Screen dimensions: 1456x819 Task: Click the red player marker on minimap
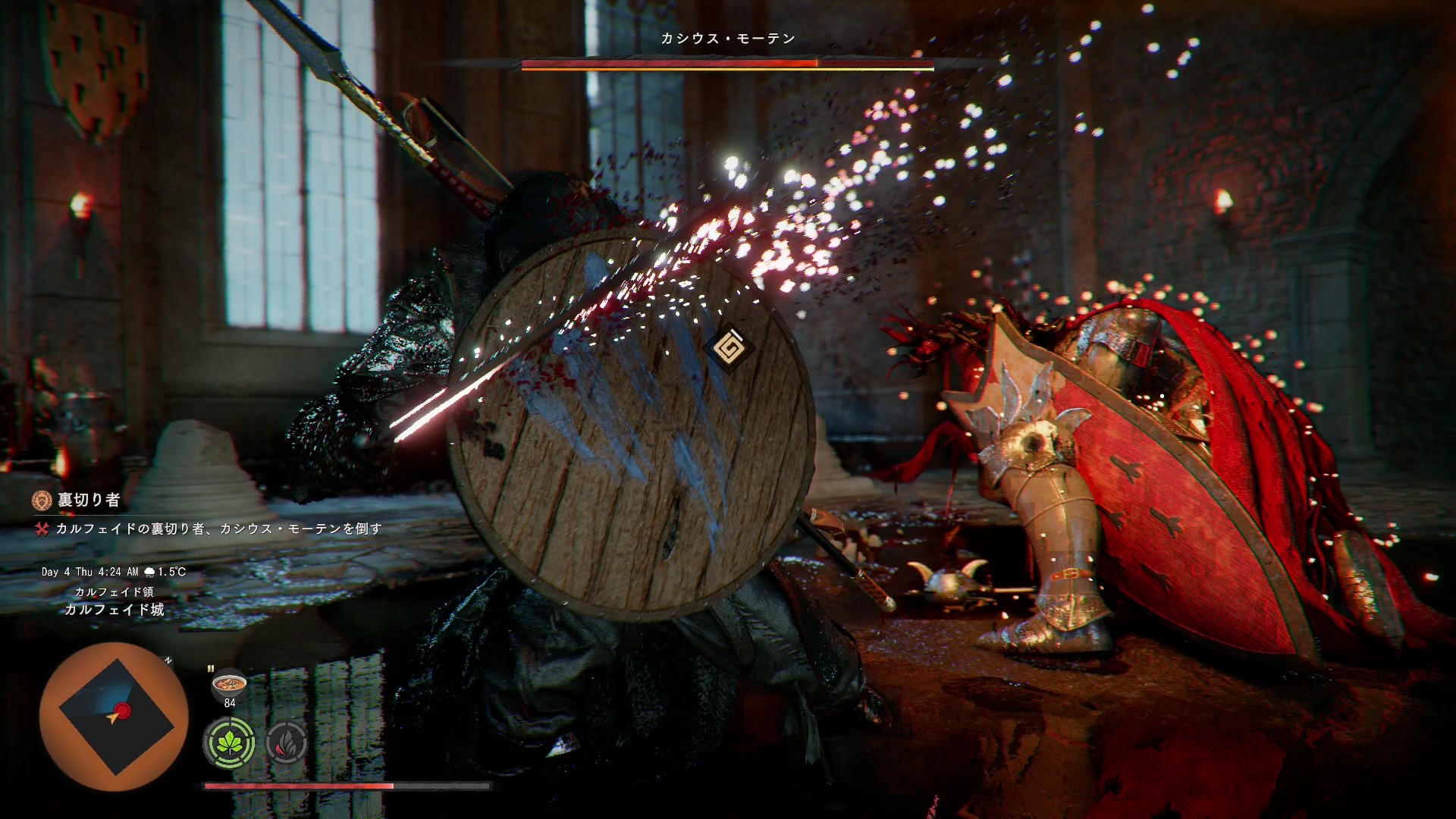click(x=121, y=711)
